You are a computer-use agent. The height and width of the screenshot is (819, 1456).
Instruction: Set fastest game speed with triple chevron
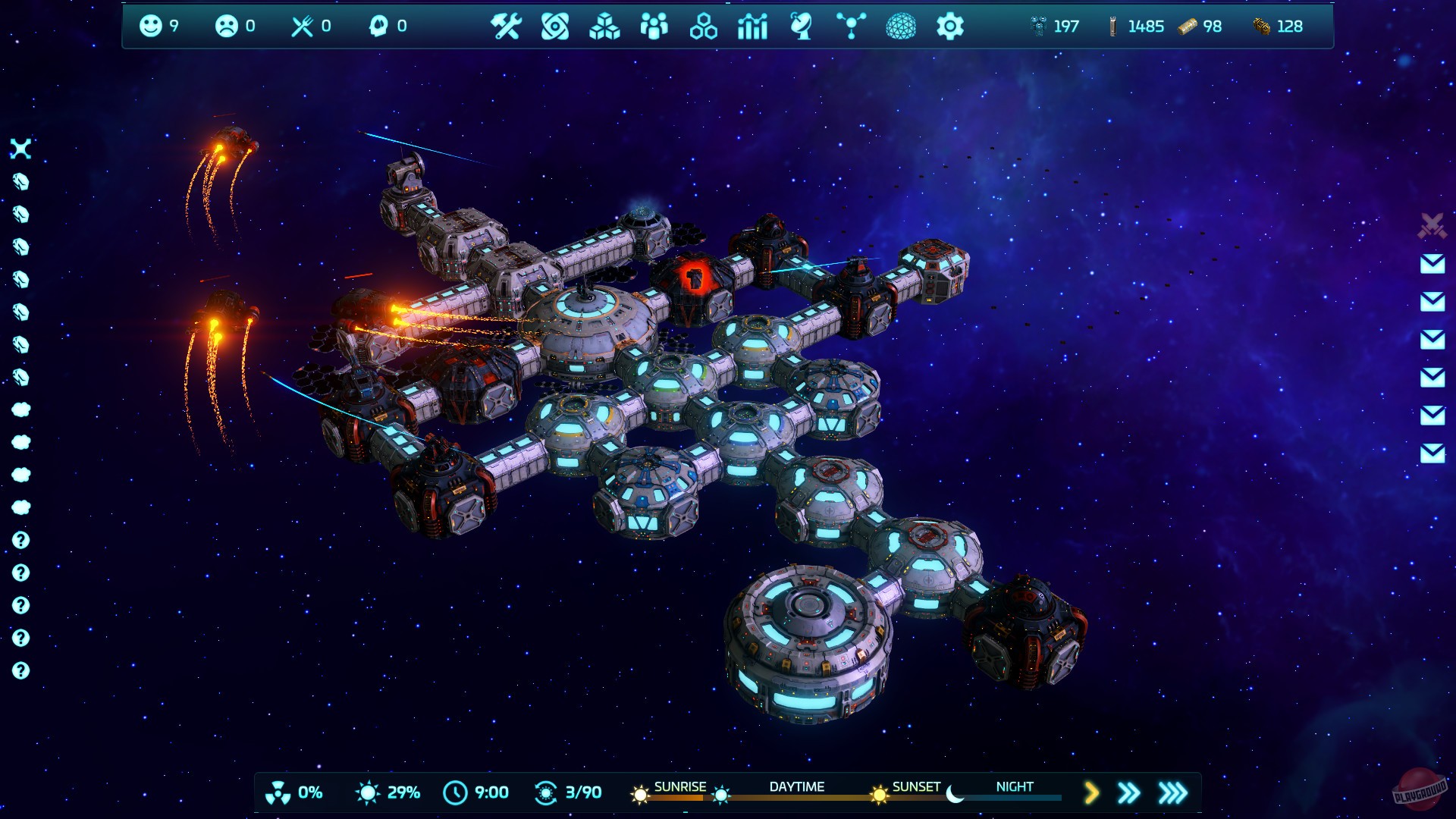tap(1172, 791)
